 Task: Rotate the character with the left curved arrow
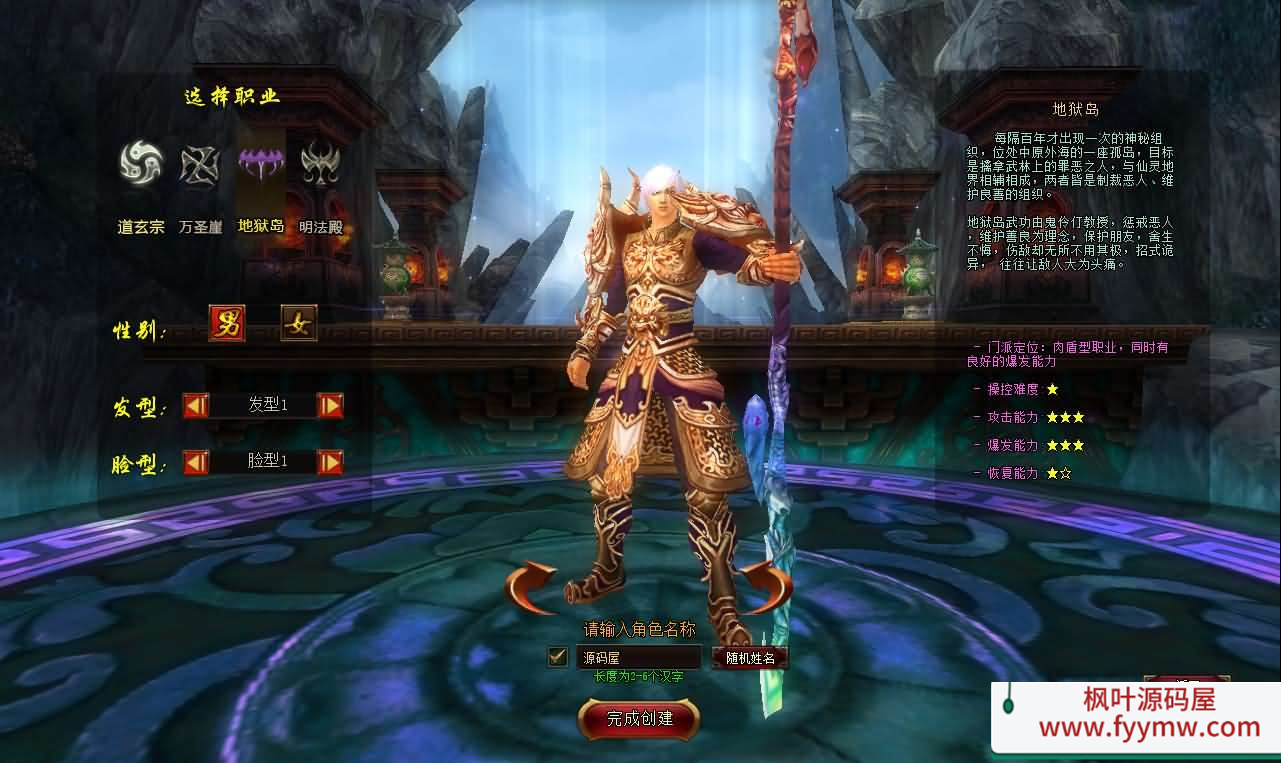pyautogui.click(x=531, y=588)
